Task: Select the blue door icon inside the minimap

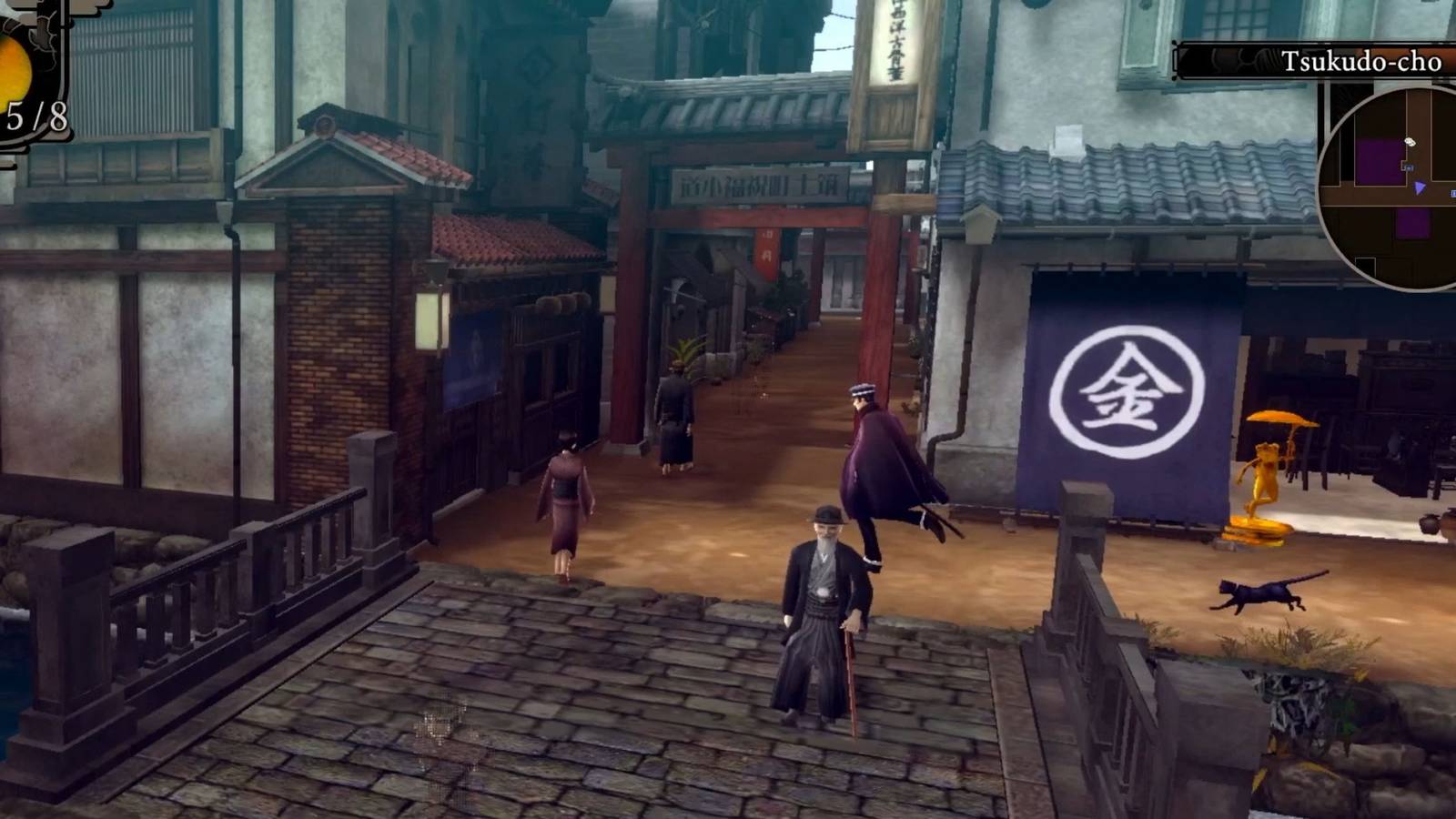Action: coord(1409,167)
